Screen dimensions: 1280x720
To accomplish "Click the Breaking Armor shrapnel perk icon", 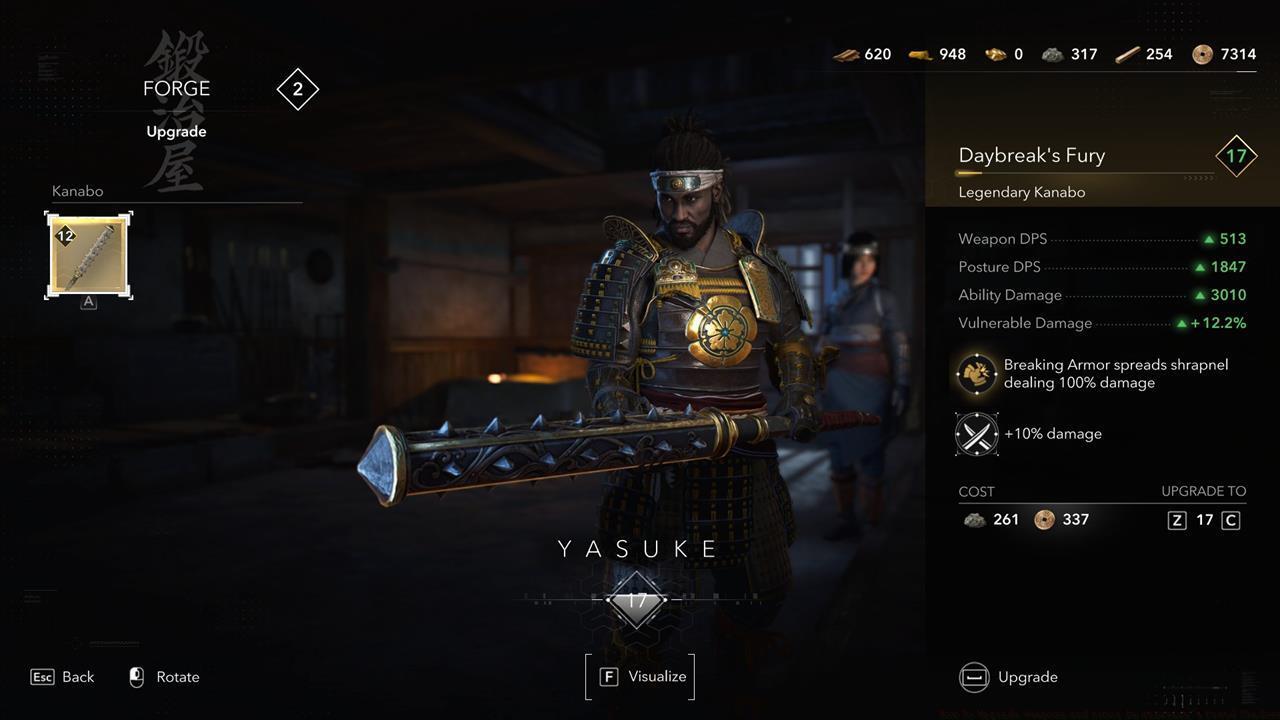I will (975, 374).
